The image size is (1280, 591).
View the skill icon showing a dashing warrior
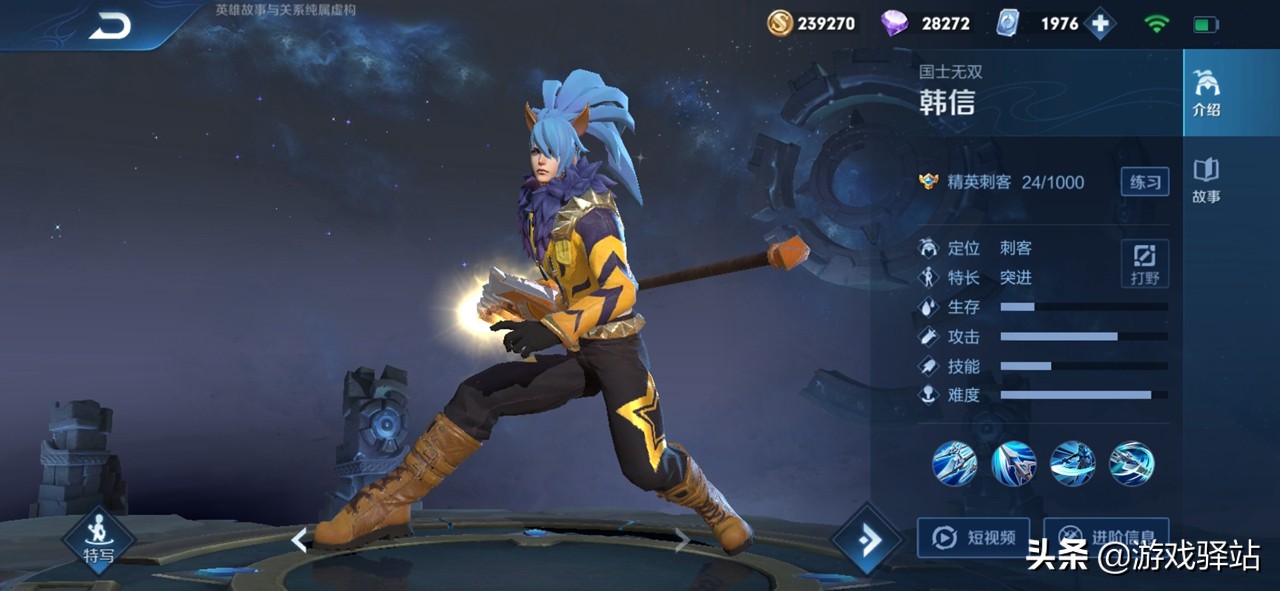1073,464
